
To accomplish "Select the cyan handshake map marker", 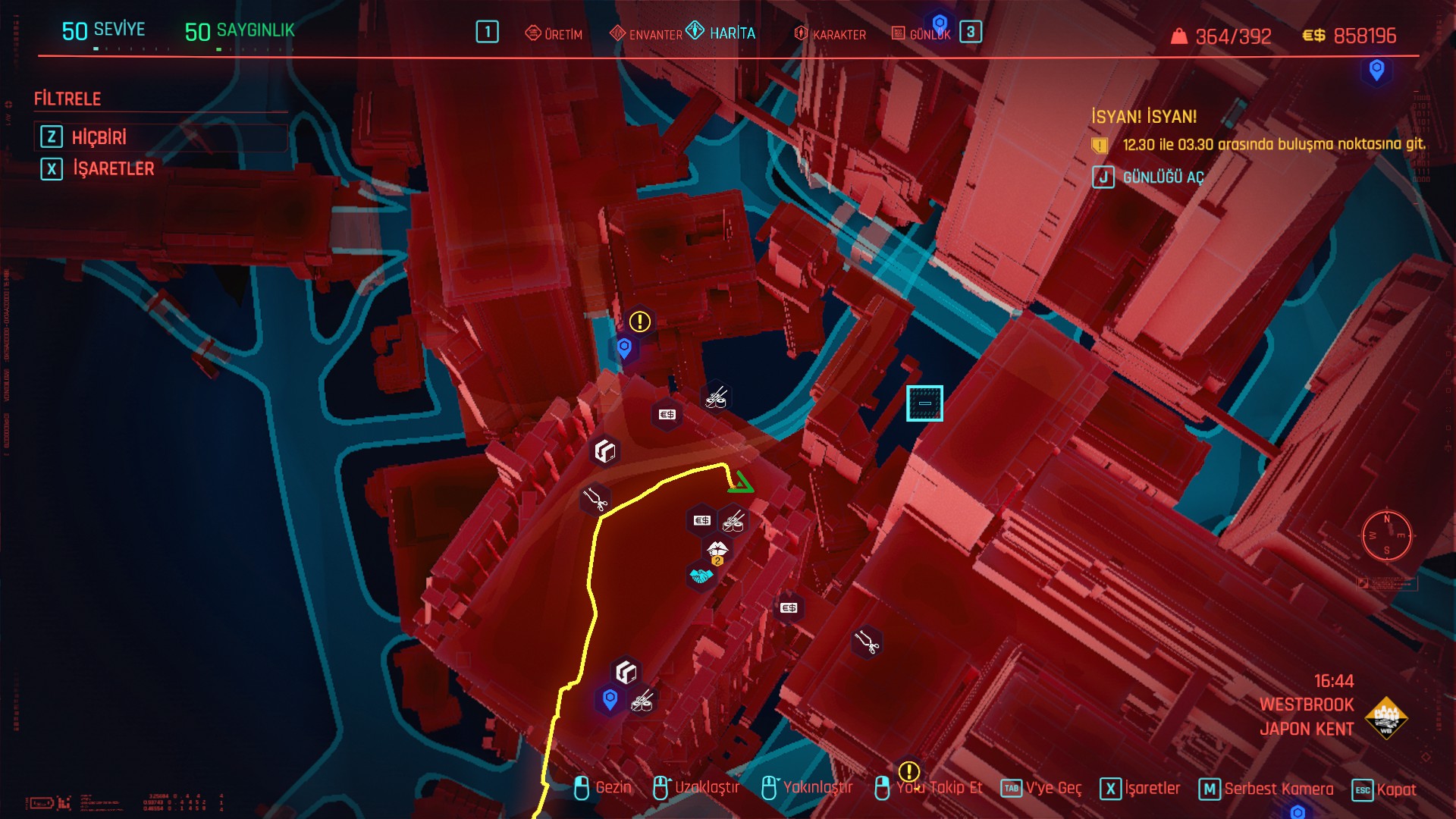I will pyautogui.click(x=701, y=576).
